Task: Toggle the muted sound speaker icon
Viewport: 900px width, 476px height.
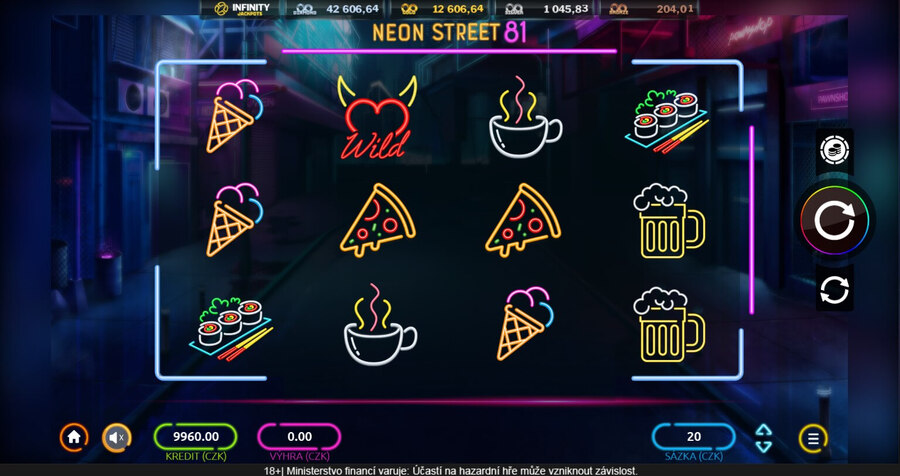Action: (116, 437)
